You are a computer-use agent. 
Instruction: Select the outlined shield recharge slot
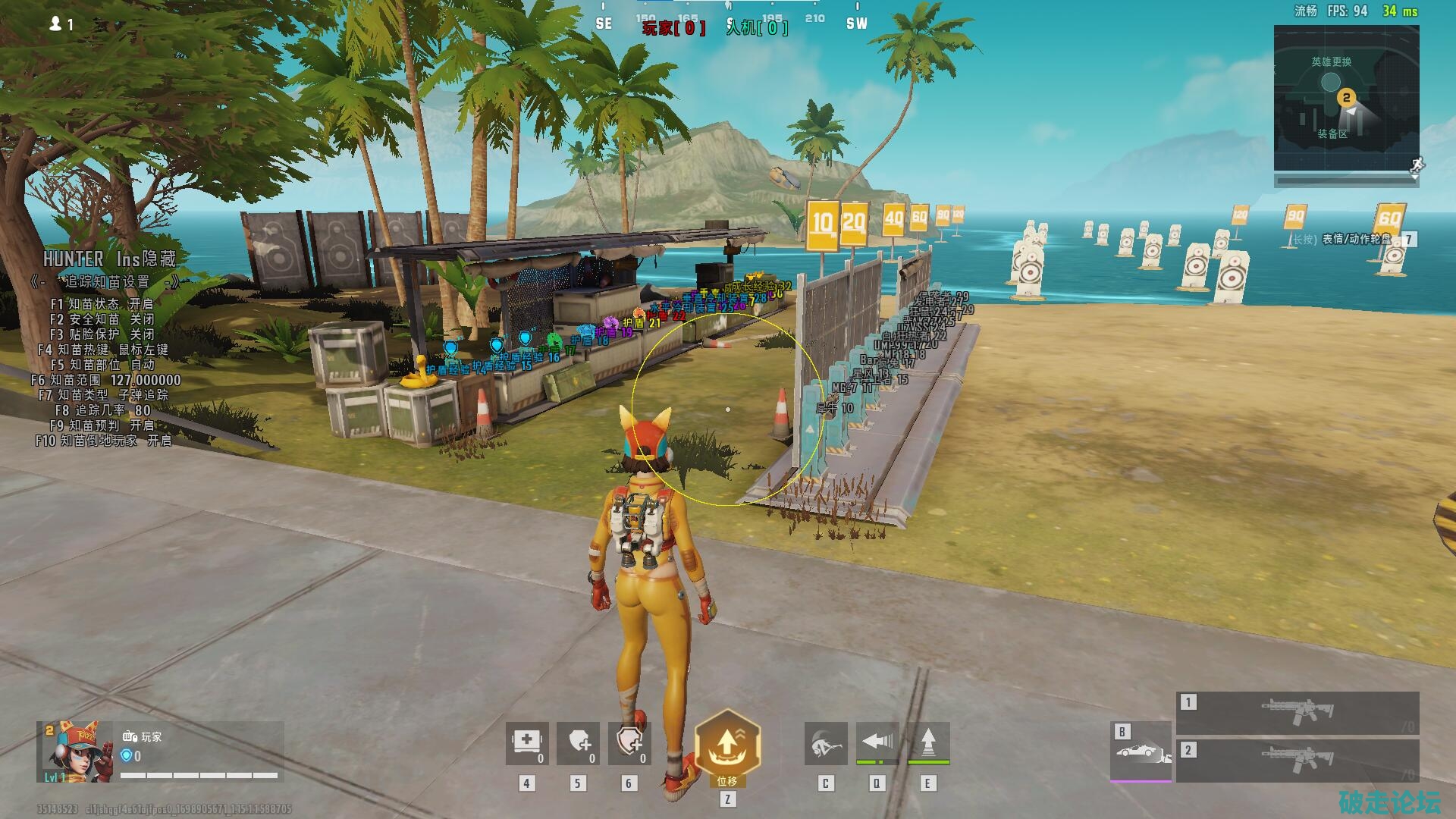pos(629,743)
